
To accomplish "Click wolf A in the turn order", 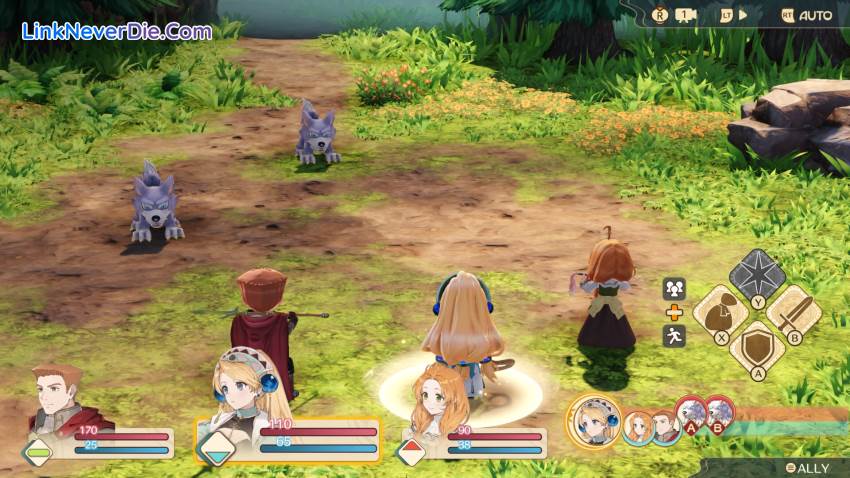I will (691, 414).
